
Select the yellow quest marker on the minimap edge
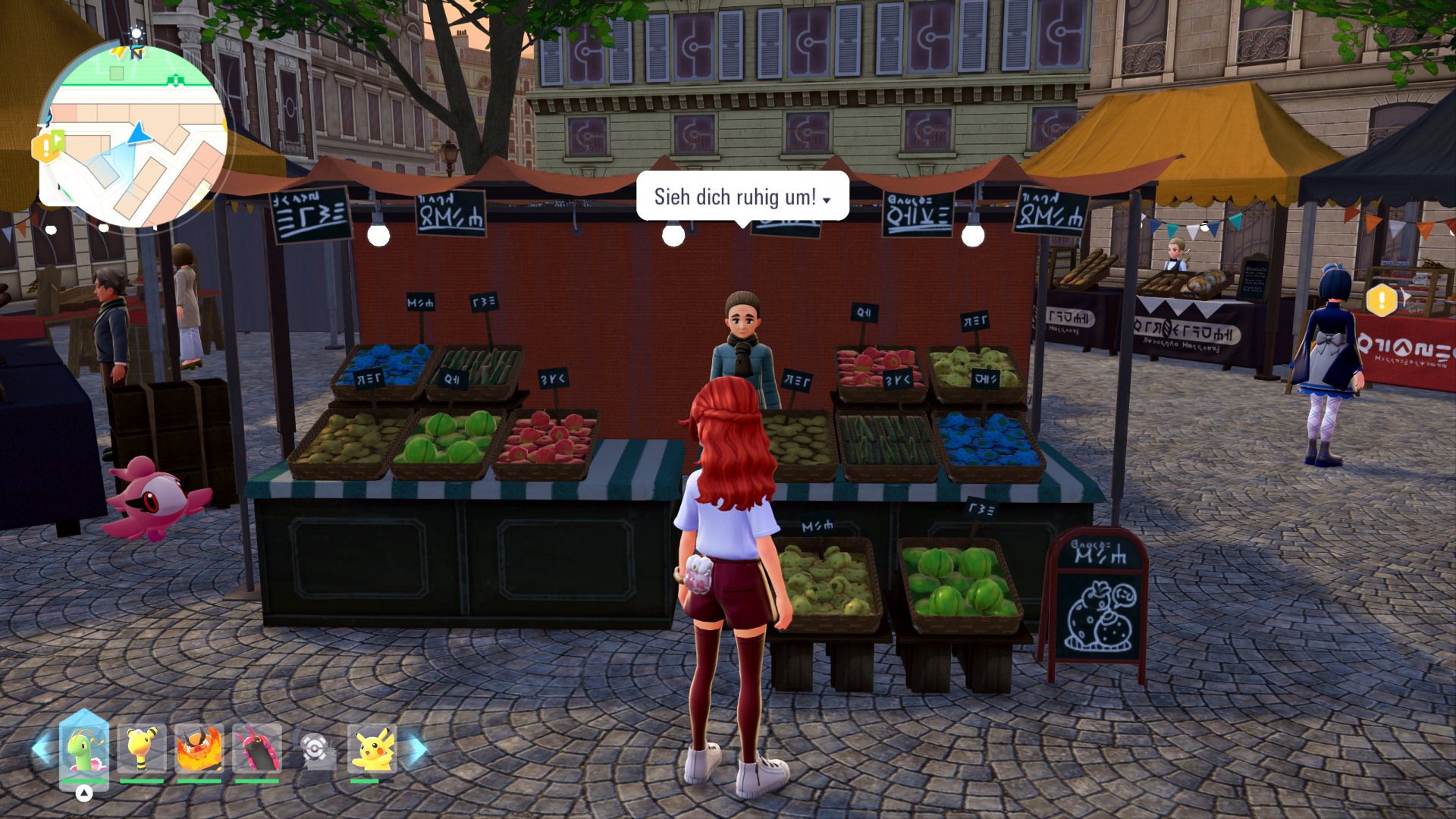click(x=47, y=146)
